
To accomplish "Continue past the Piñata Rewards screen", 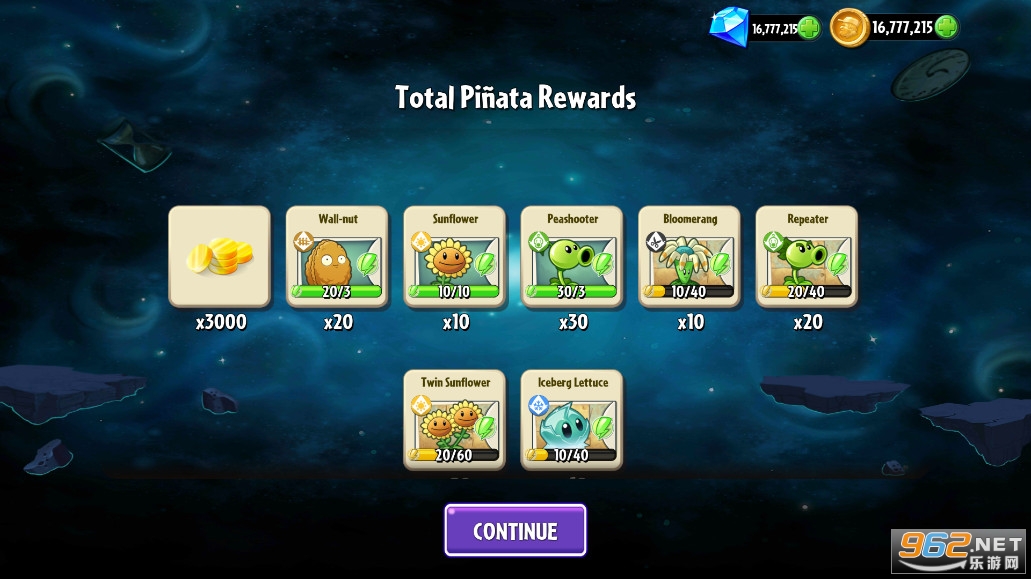I will (x=515, y=530).
